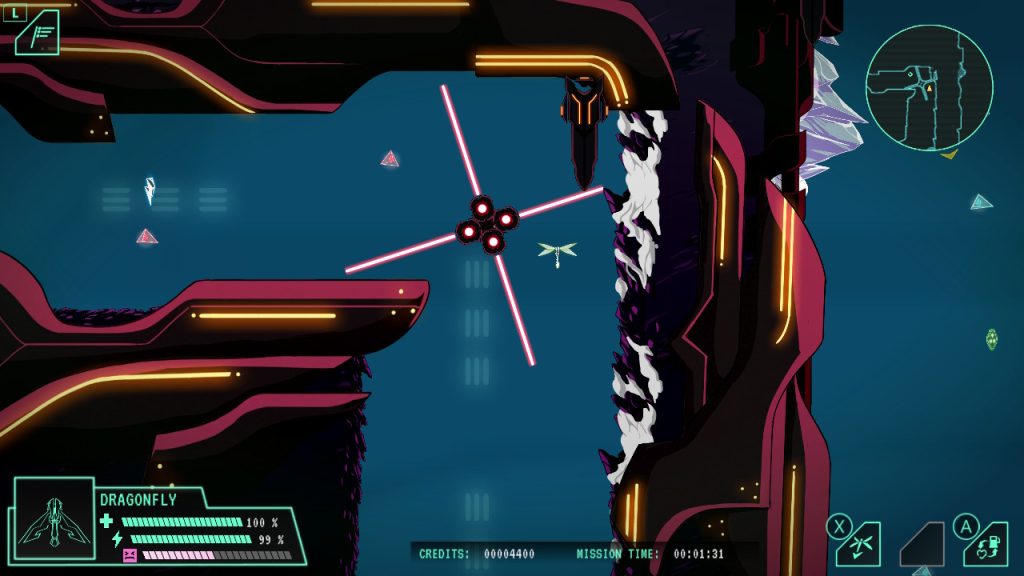Open the mission objectives list icon
The height and width of the screenshot is (576, 1024).
37,35
